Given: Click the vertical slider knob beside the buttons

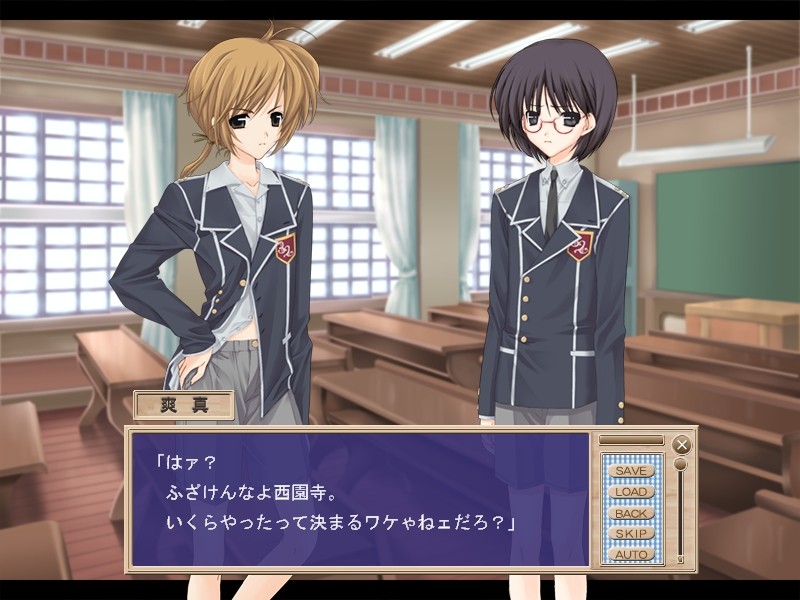Looking at the screenshot, I should coord(680,464).
